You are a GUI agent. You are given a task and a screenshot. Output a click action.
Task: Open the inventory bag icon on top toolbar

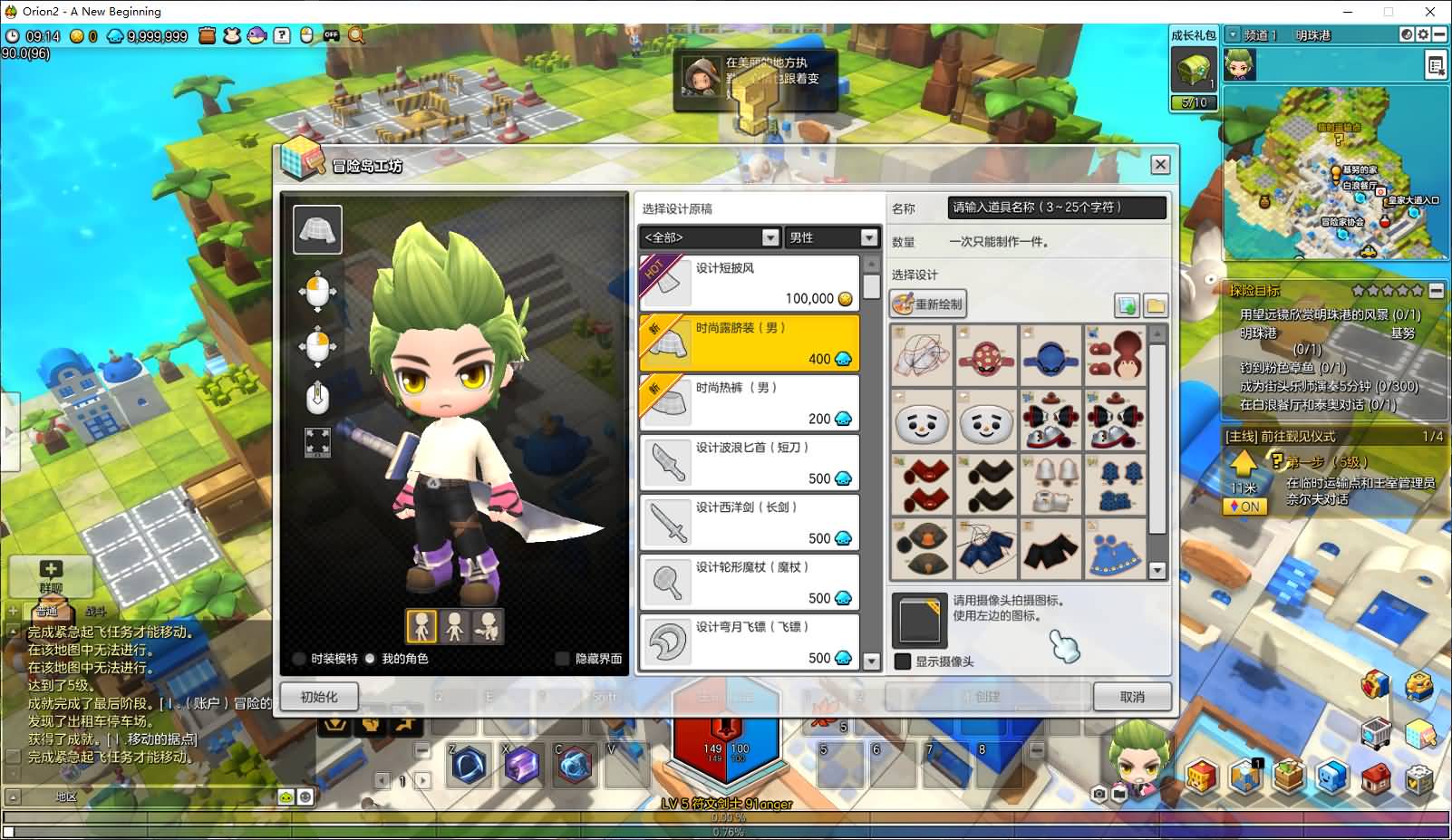point(206,34)
